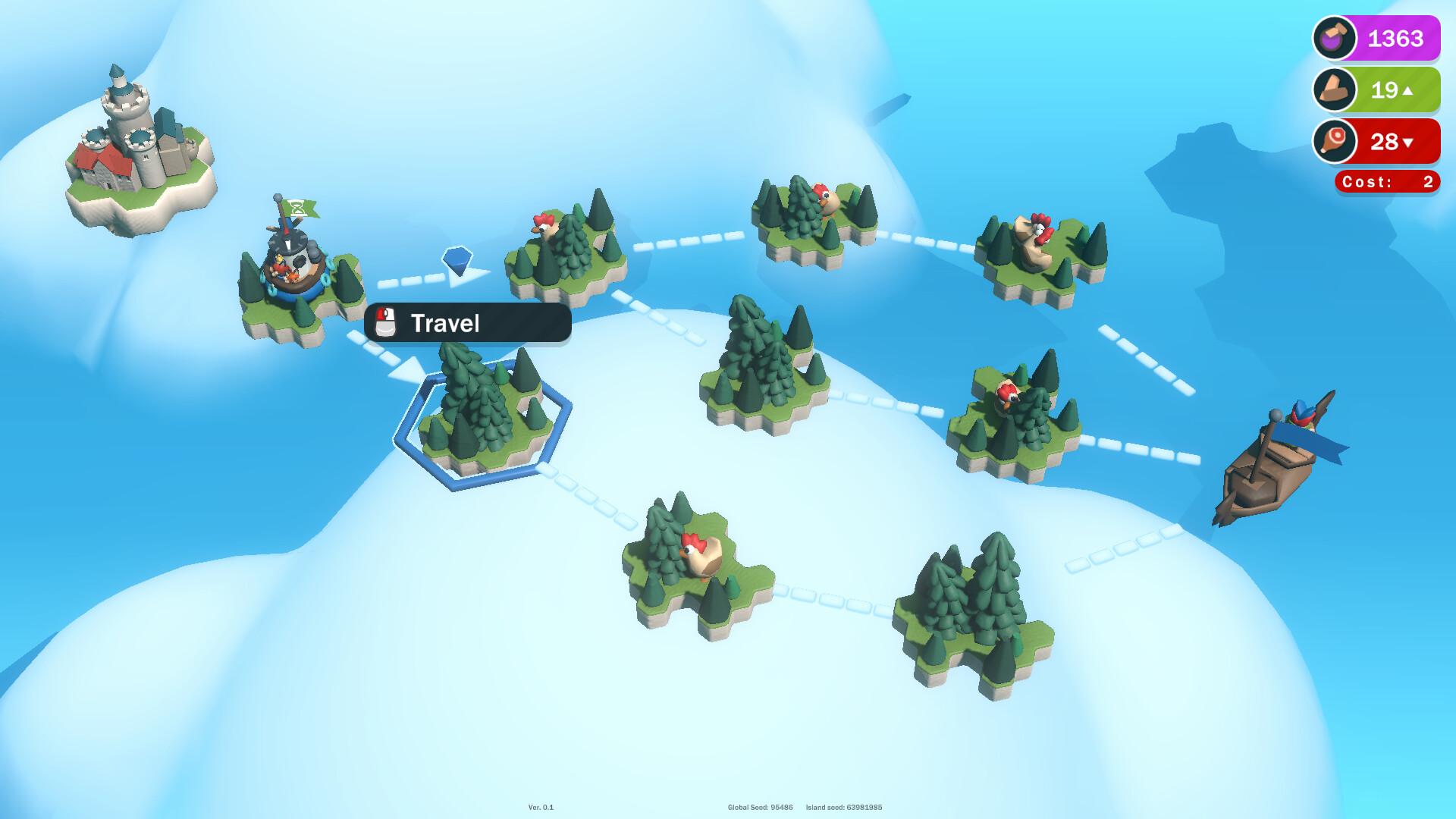The image size is (1456, 819).
Task: Click the mouse icon on the Travel tooltip
Action: click(387, 322)
